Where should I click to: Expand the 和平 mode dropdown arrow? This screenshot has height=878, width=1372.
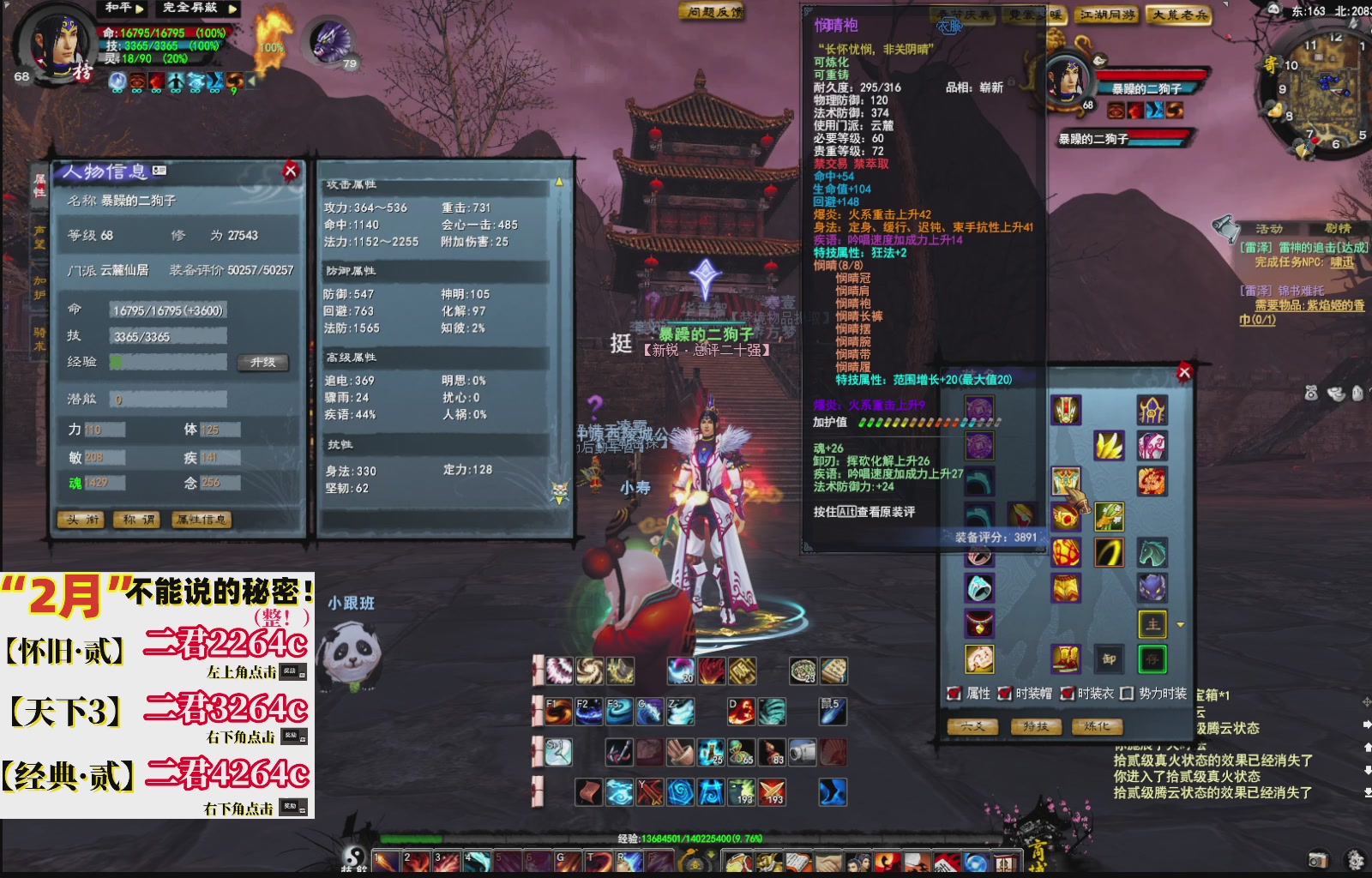tap(139, 9)
